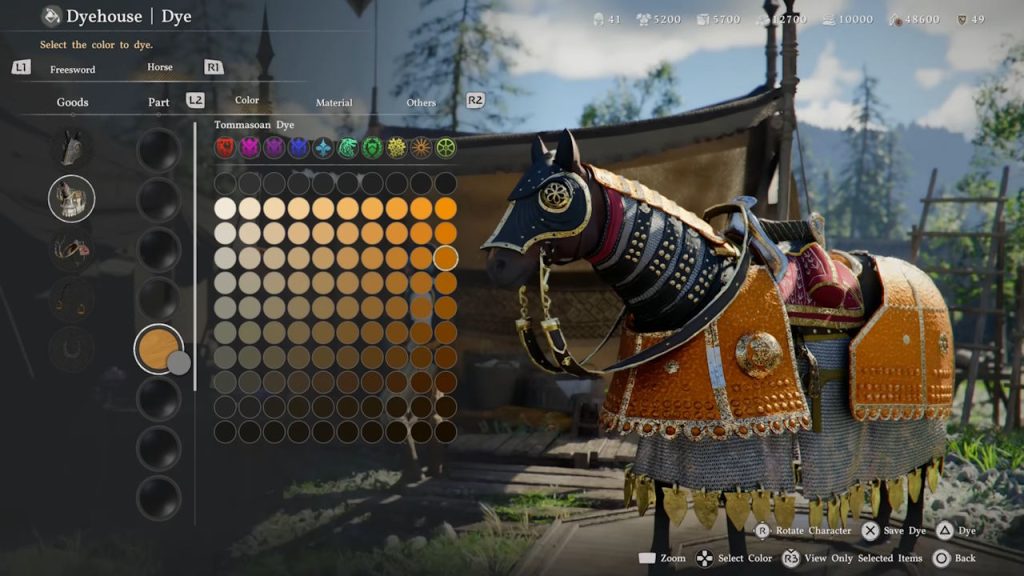Select the horse bridle goods item
This screenshot has height=576, width=1024.
pos(72,248)
